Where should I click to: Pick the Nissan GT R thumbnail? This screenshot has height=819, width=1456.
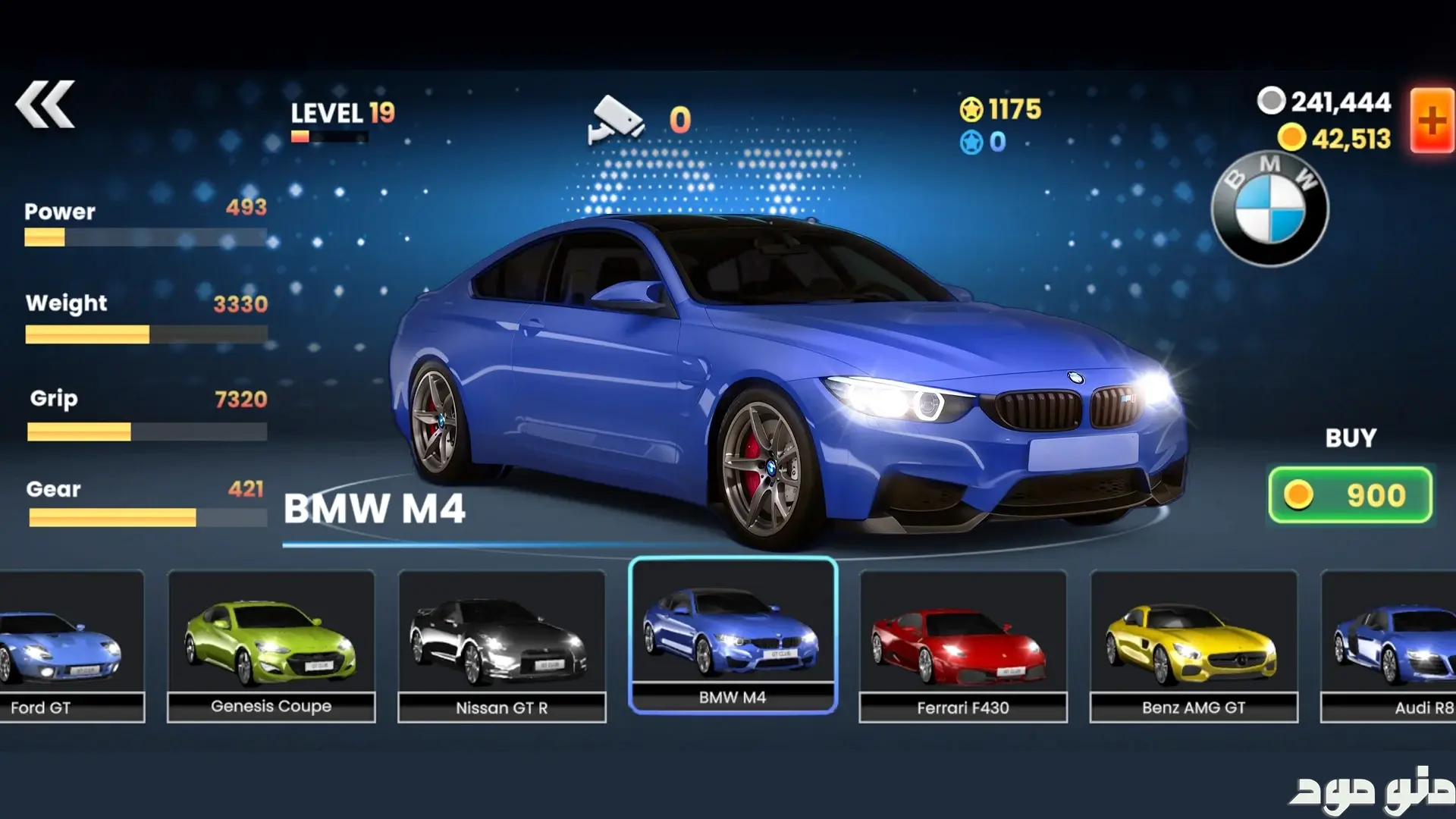[x=501, y=646]
